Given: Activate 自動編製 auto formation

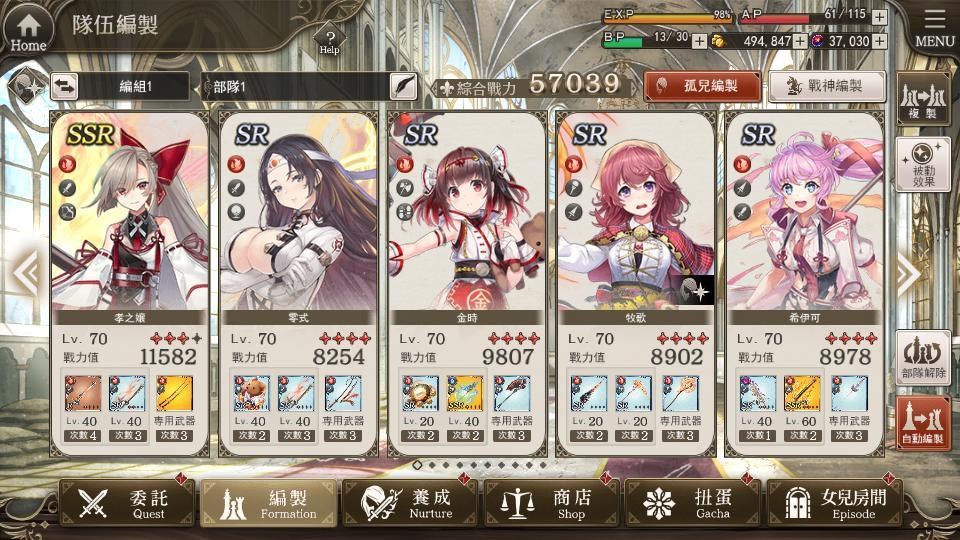Looking at the screenshot, I should (922, 422).
